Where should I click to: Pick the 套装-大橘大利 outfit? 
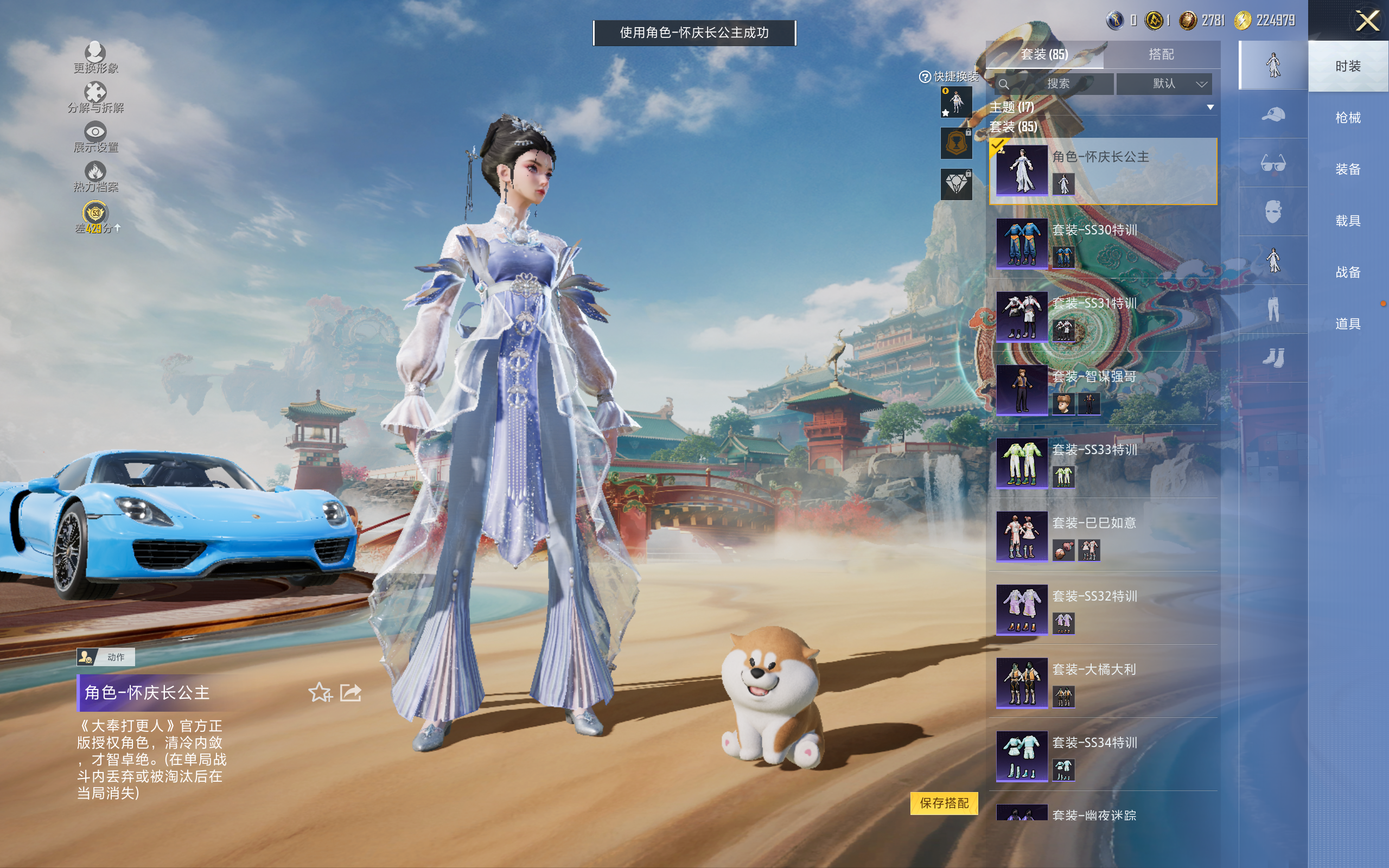click(x=1102, y=682)
